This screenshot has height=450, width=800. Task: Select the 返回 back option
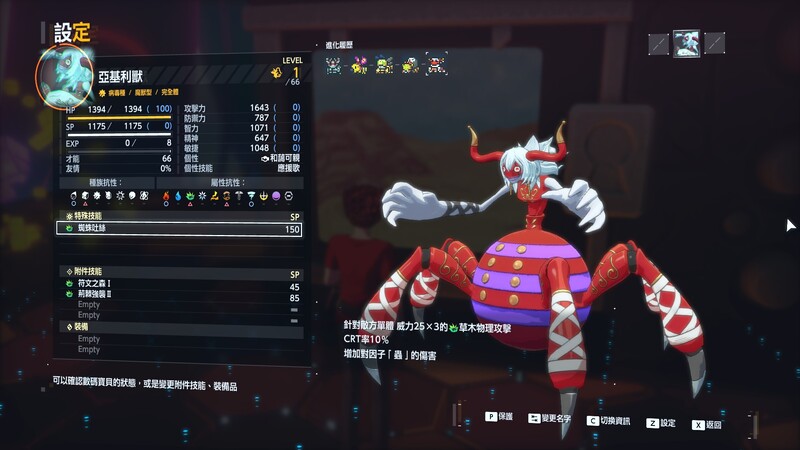click(x=706, y=424)
